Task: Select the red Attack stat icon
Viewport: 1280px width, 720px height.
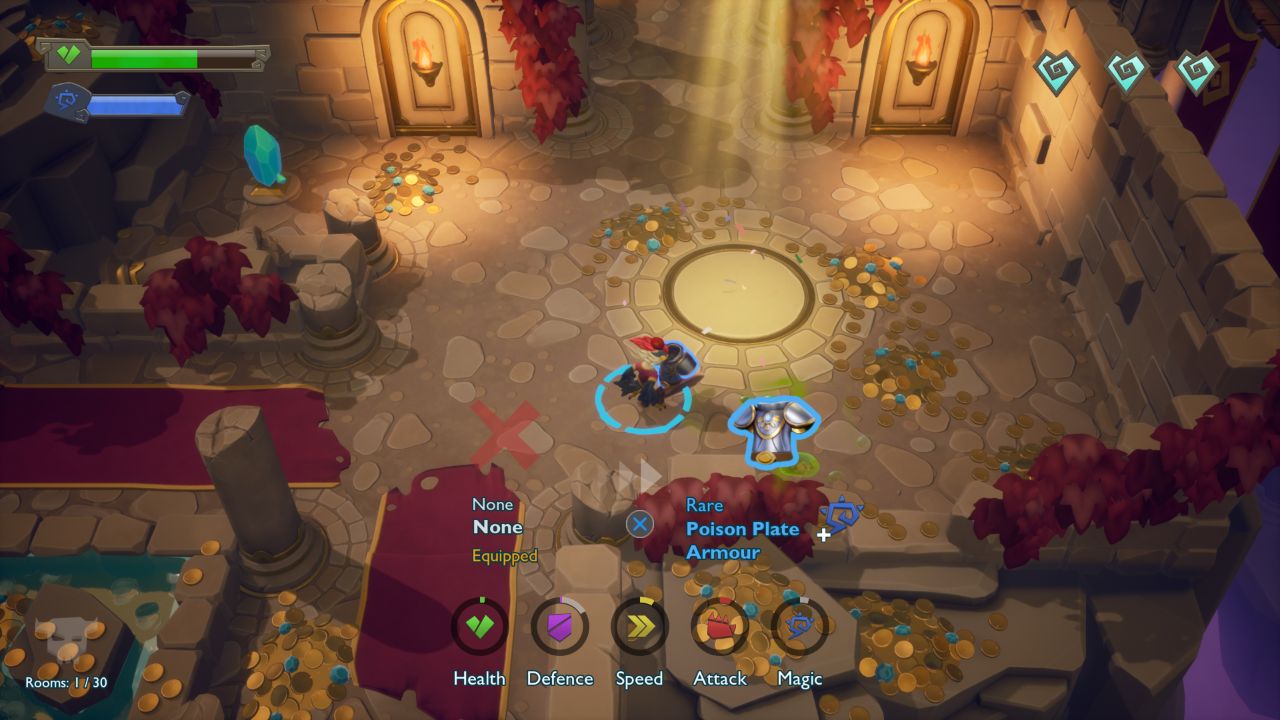Action: (720, 627)
